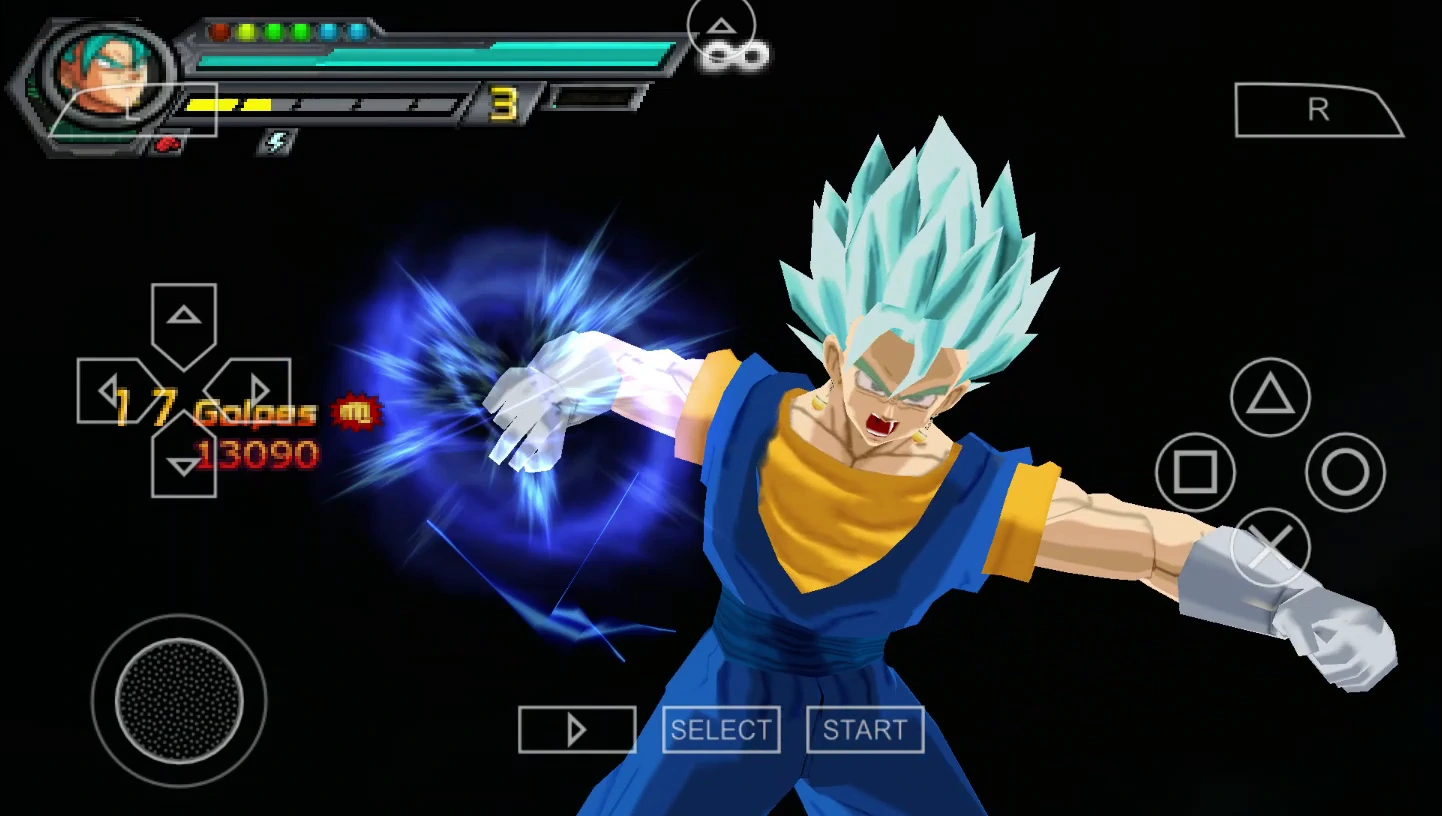Click the SELECT button
This screenshot has width=1442, height=816.
click(x=721, y=730)
